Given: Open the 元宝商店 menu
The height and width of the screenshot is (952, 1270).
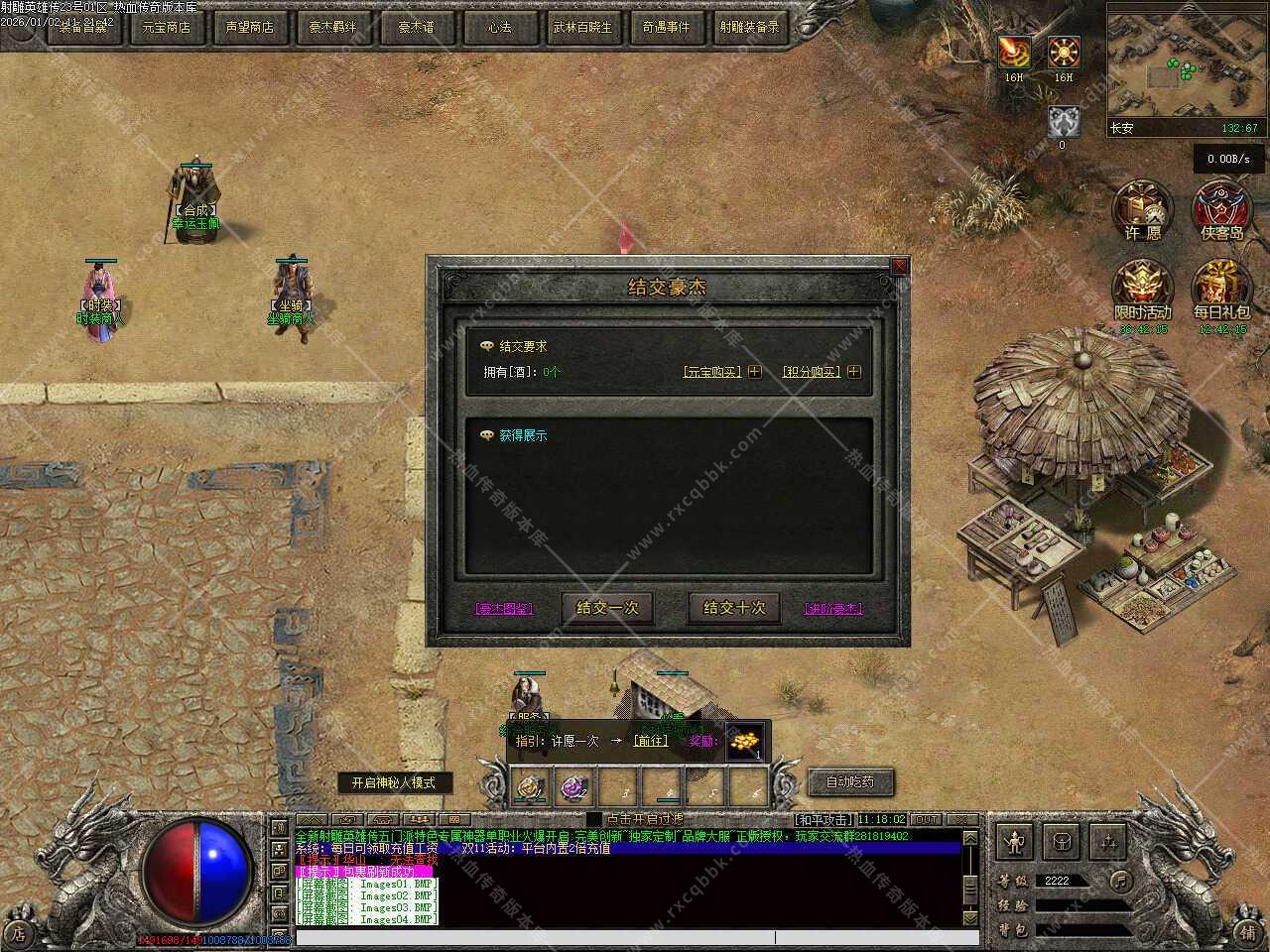Looking at the screenshot, I should tap(166, 27).
